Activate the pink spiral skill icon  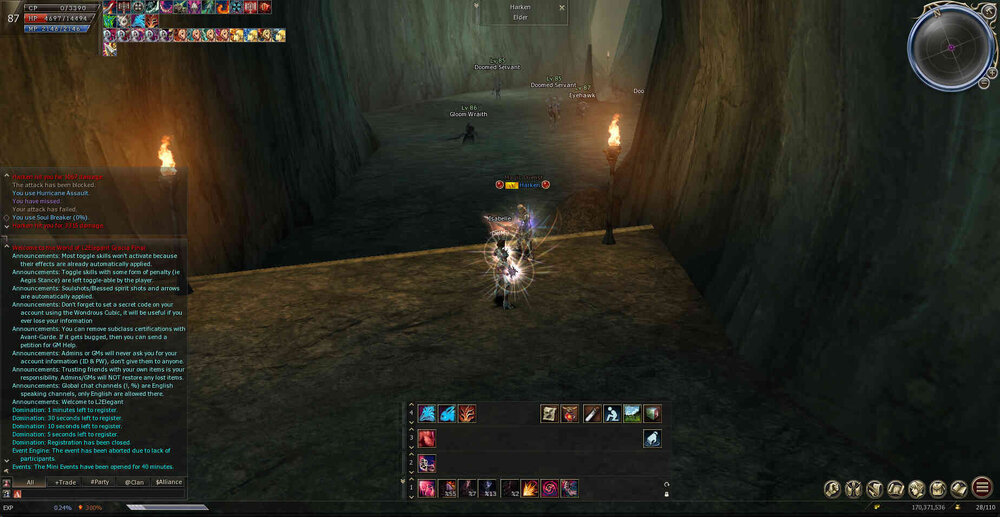pos(549,488)
